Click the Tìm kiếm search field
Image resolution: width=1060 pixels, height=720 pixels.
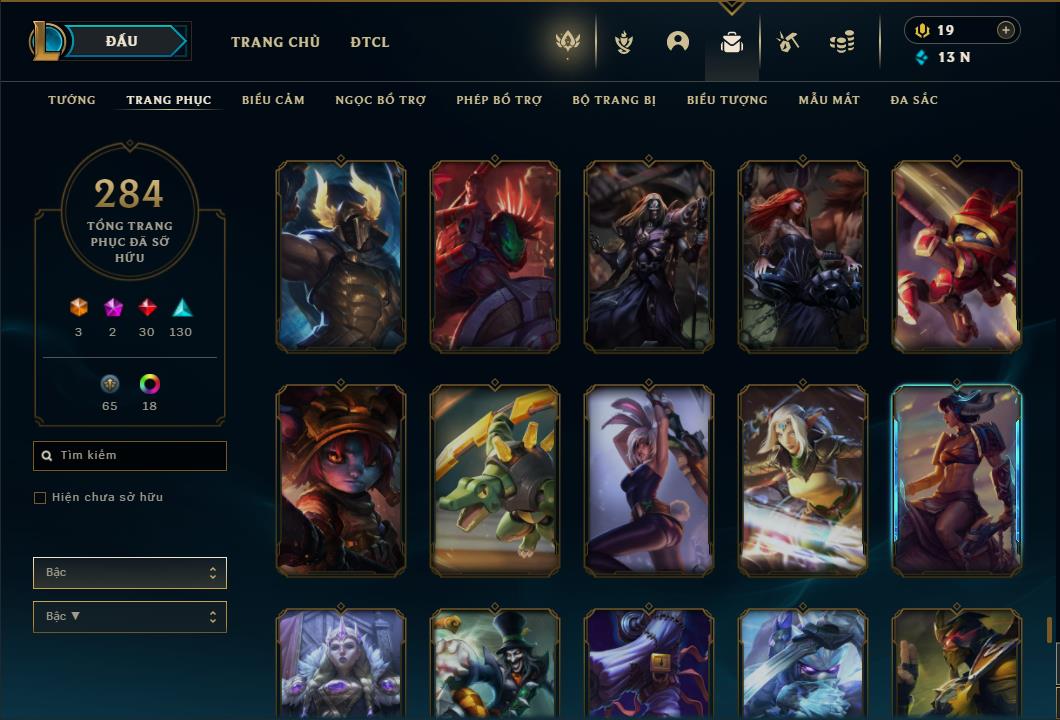tap(130, 456)
